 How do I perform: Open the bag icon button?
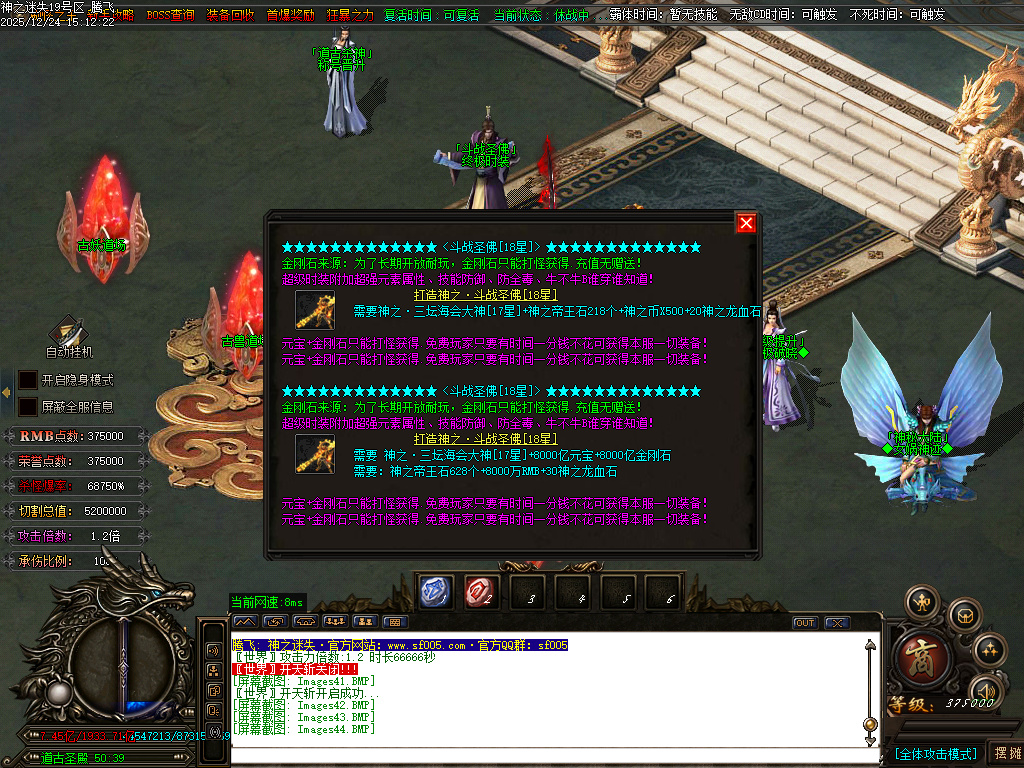coord(964,614)
